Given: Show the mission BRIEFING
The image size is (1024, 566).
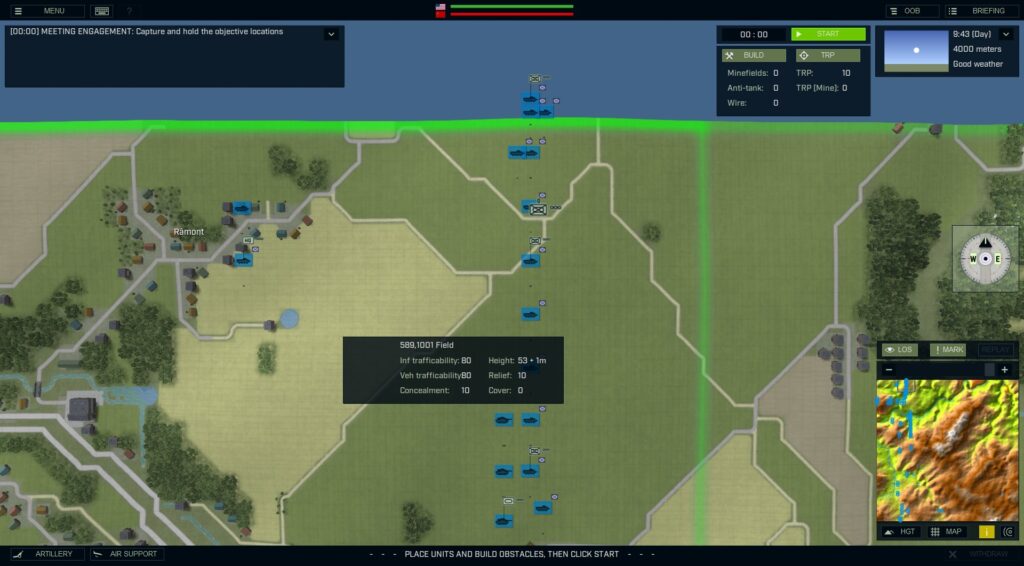Looking at the screenshot, I should click(x=980, y=11).
